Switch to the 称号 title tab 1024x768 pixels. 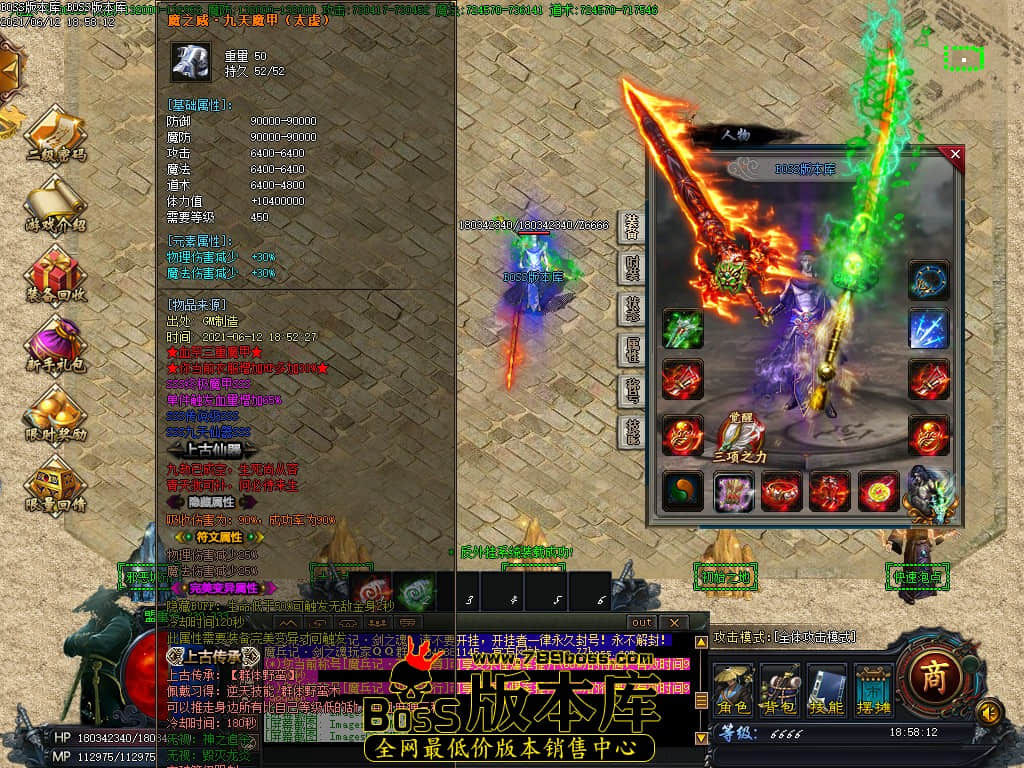coord(632,391)
